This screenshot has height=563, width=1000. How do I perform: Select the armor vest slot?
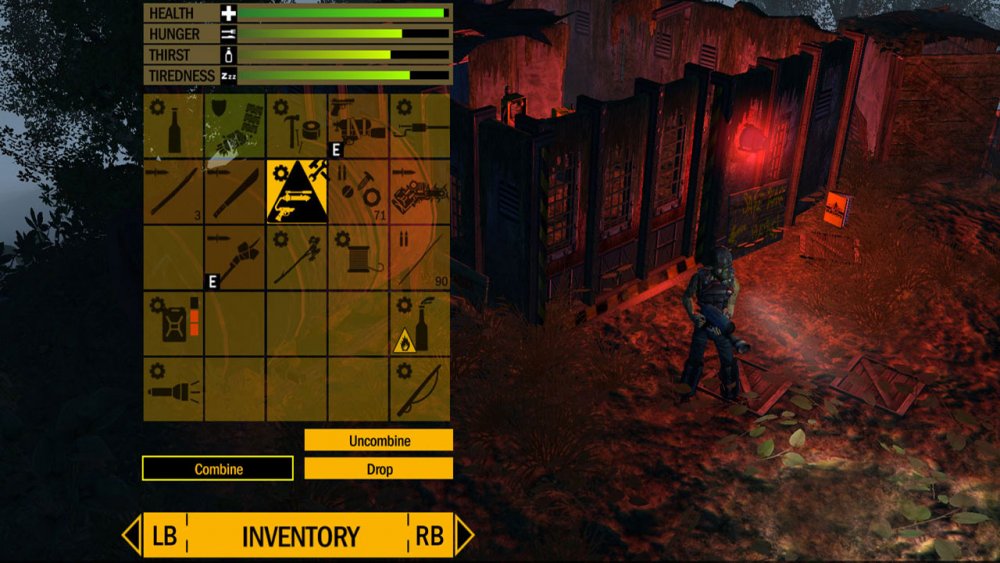234,126
